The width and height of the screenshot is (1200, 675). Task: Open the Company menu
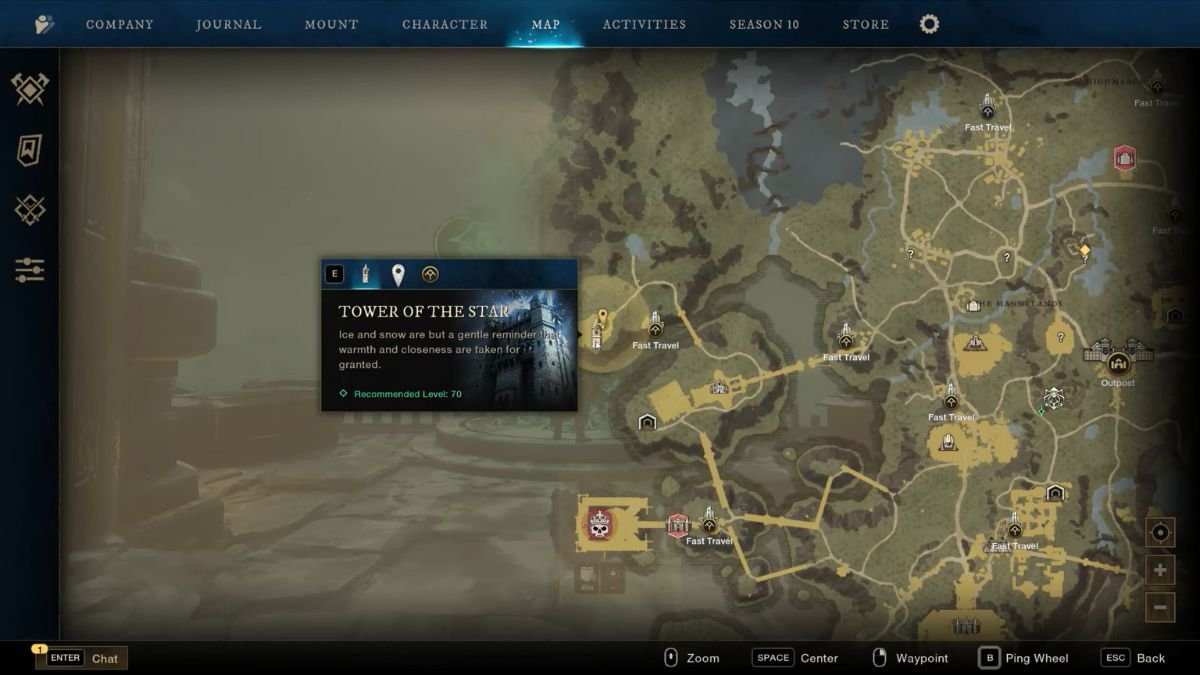(x=119, y=24)
